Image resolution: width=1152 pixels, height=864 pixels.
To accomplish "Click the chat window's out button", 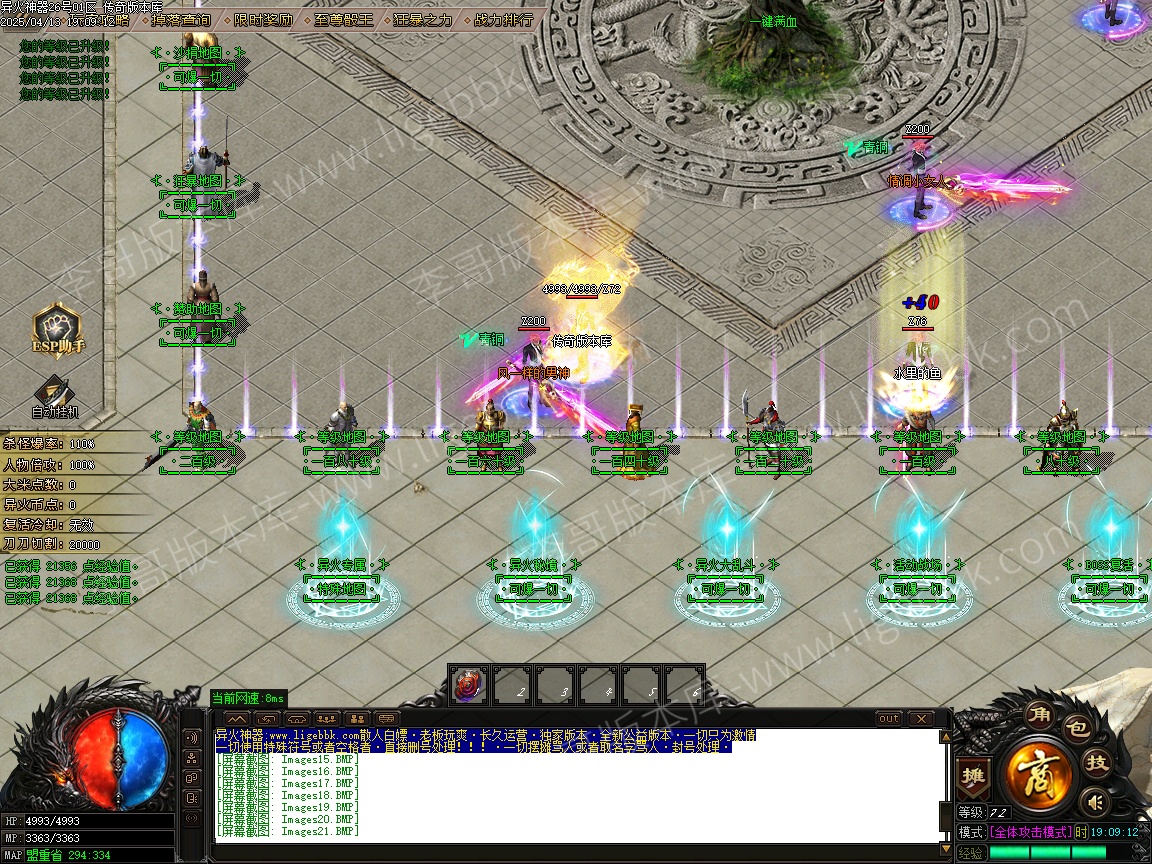I will tap(888, 718).
